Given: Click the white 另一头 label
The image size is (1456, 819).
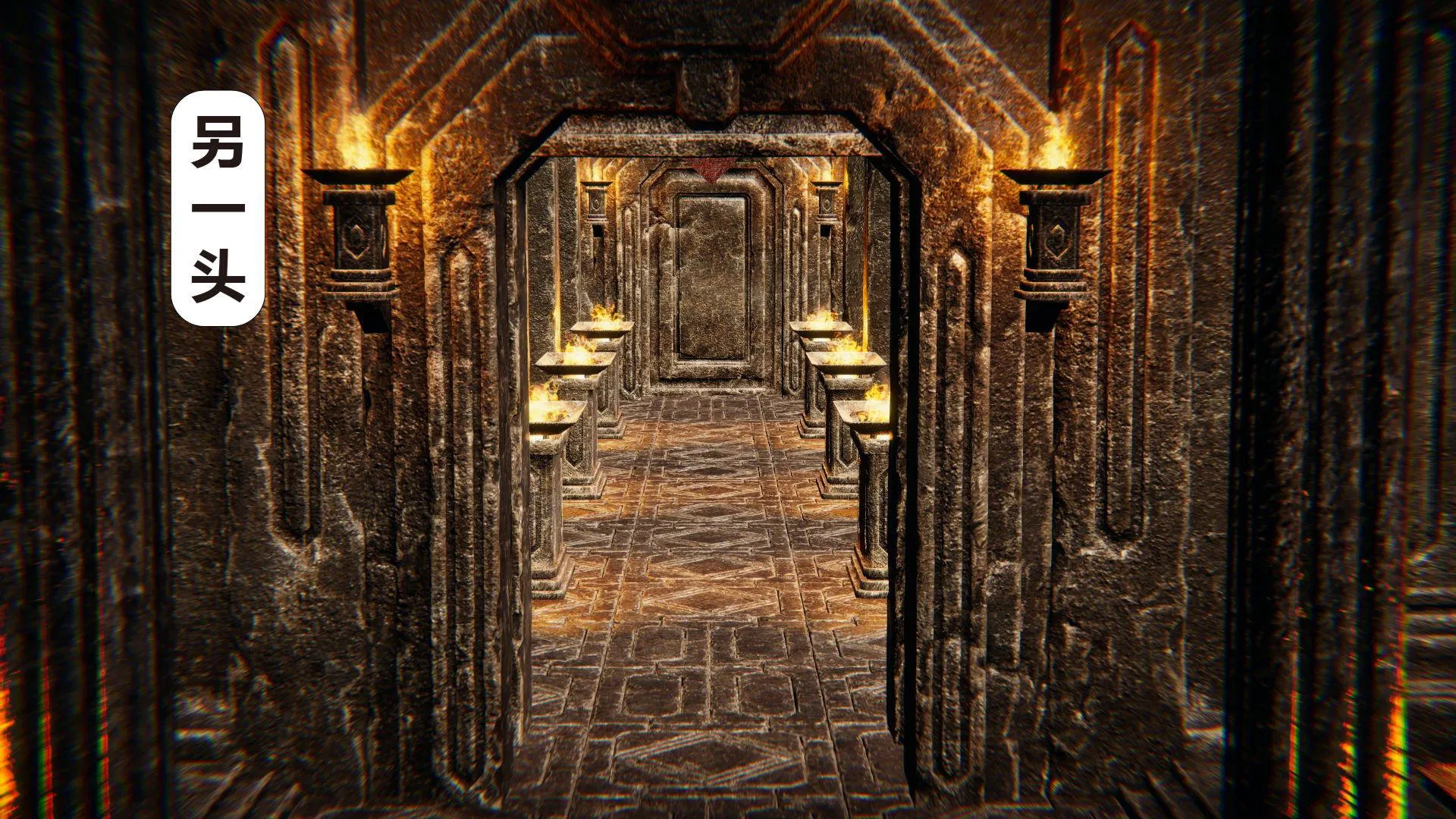Looking at the screenshot, I should pos(218,209).
